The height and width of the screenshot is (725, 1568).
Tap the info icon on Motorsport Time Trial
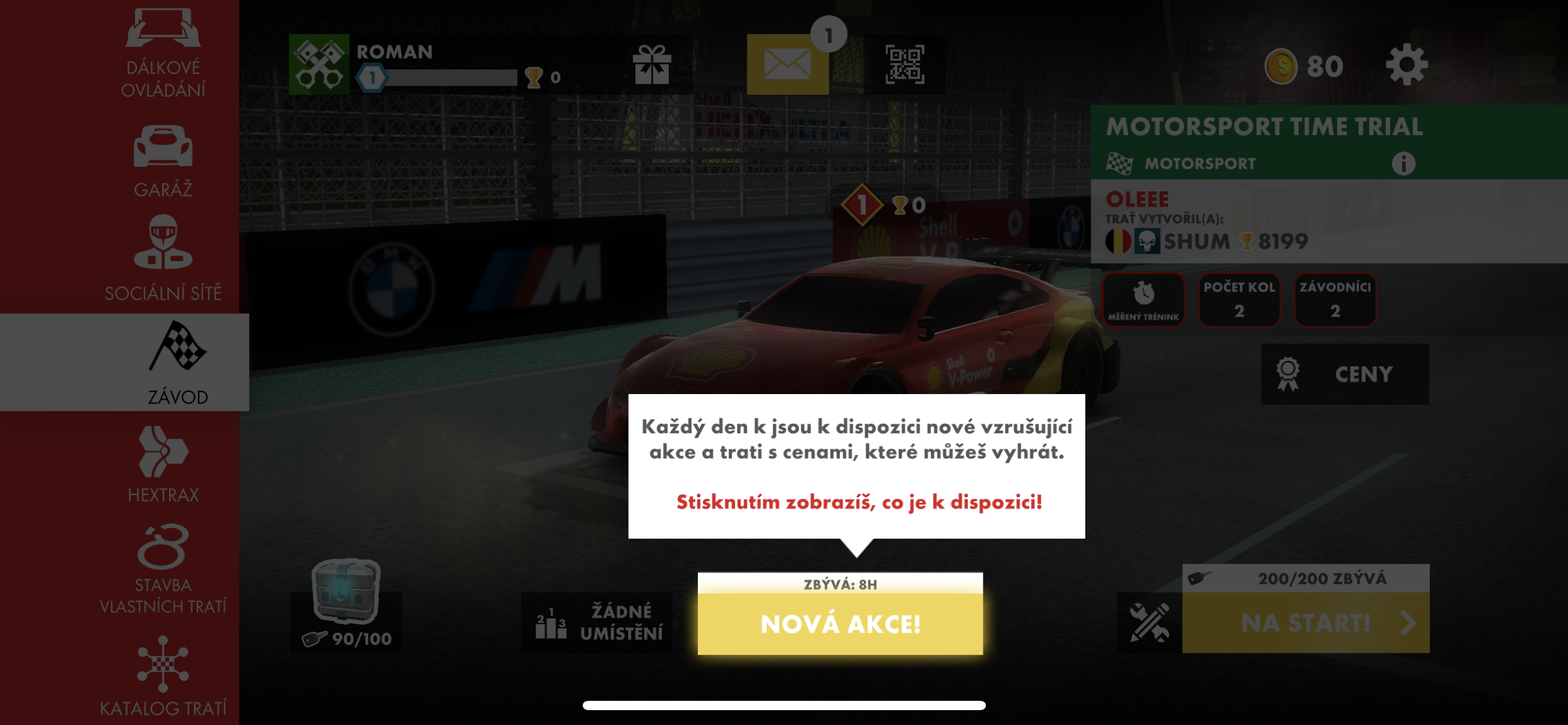pos(1406,164)
